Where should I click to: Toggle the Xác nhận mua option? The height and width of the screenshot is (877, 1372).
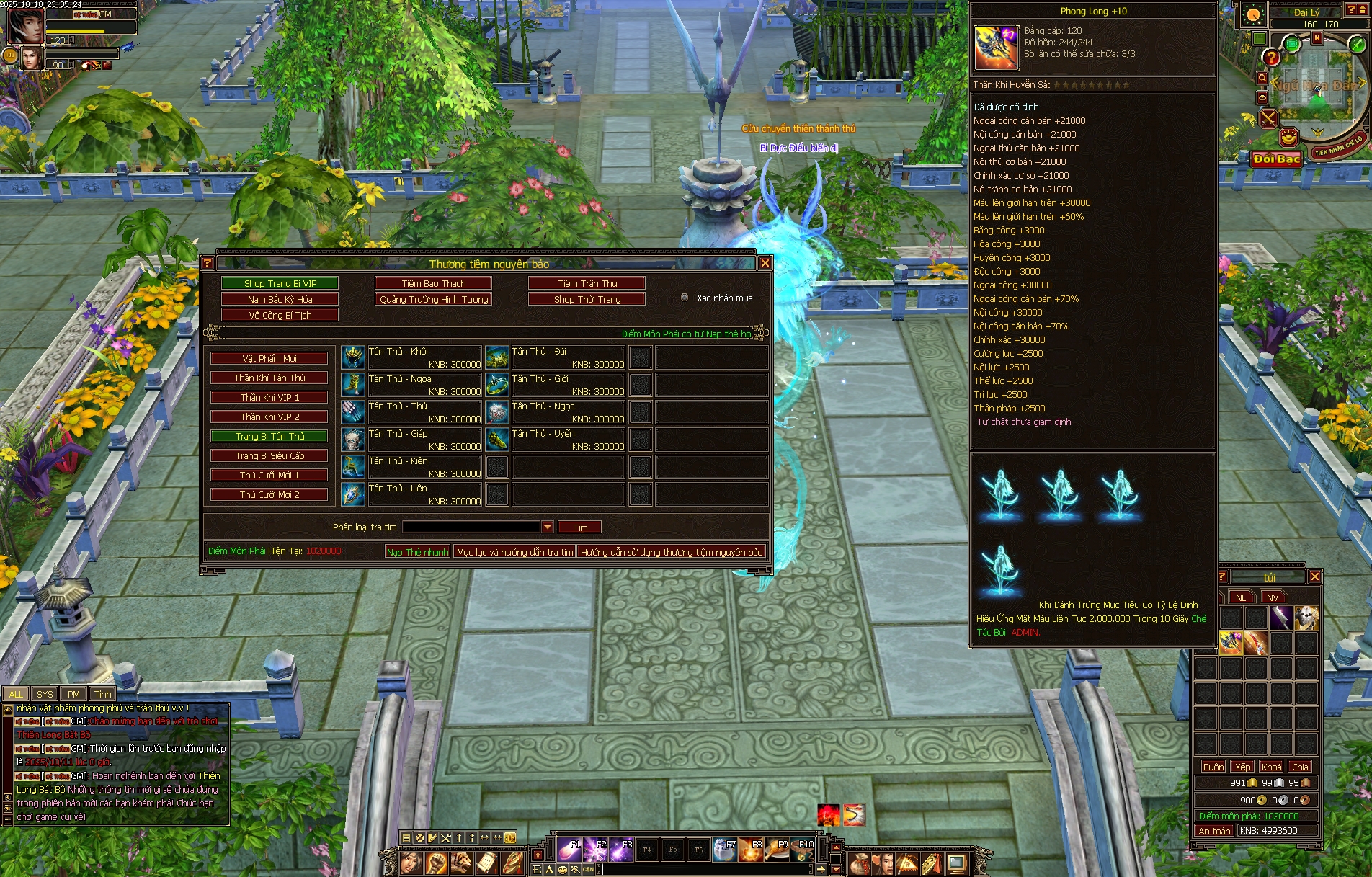tap(685, 298)
